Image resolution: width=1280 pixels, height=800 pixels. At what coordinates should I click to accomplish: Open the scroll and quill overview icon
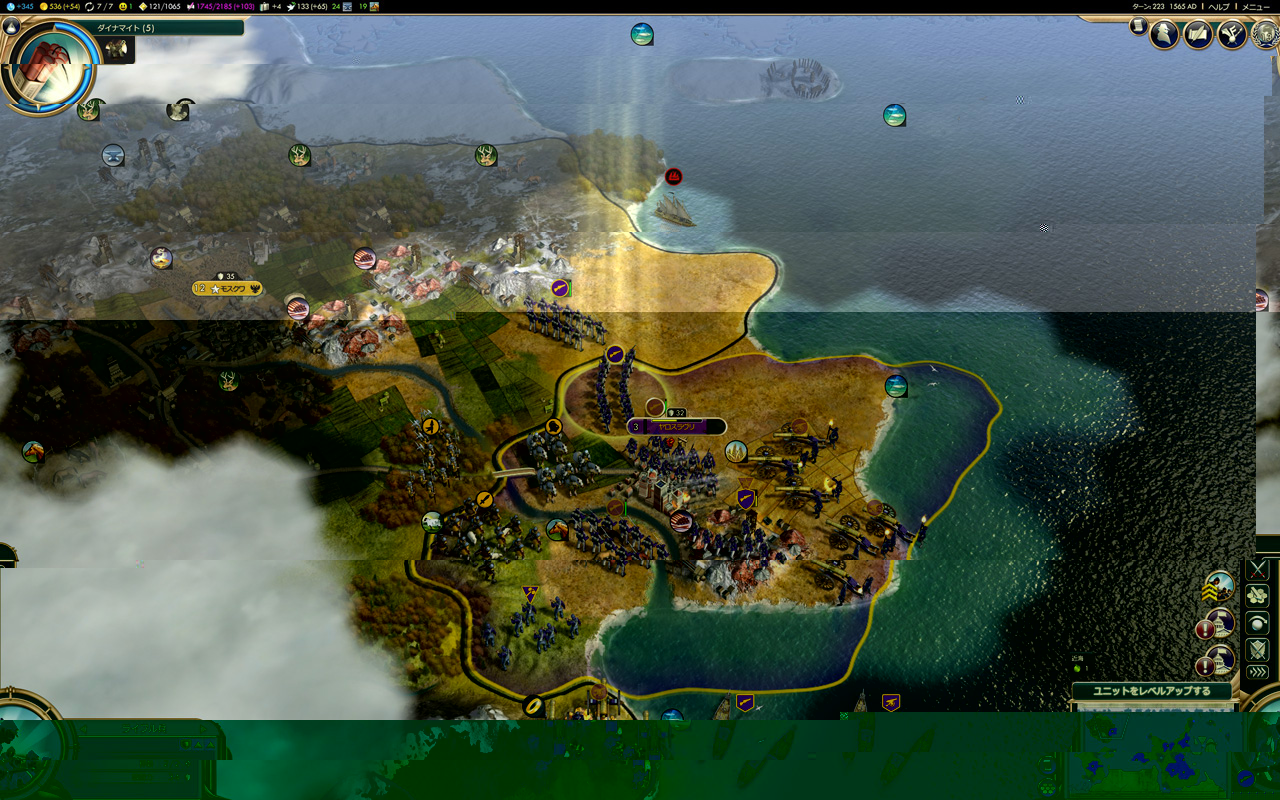click(1198, 35)
